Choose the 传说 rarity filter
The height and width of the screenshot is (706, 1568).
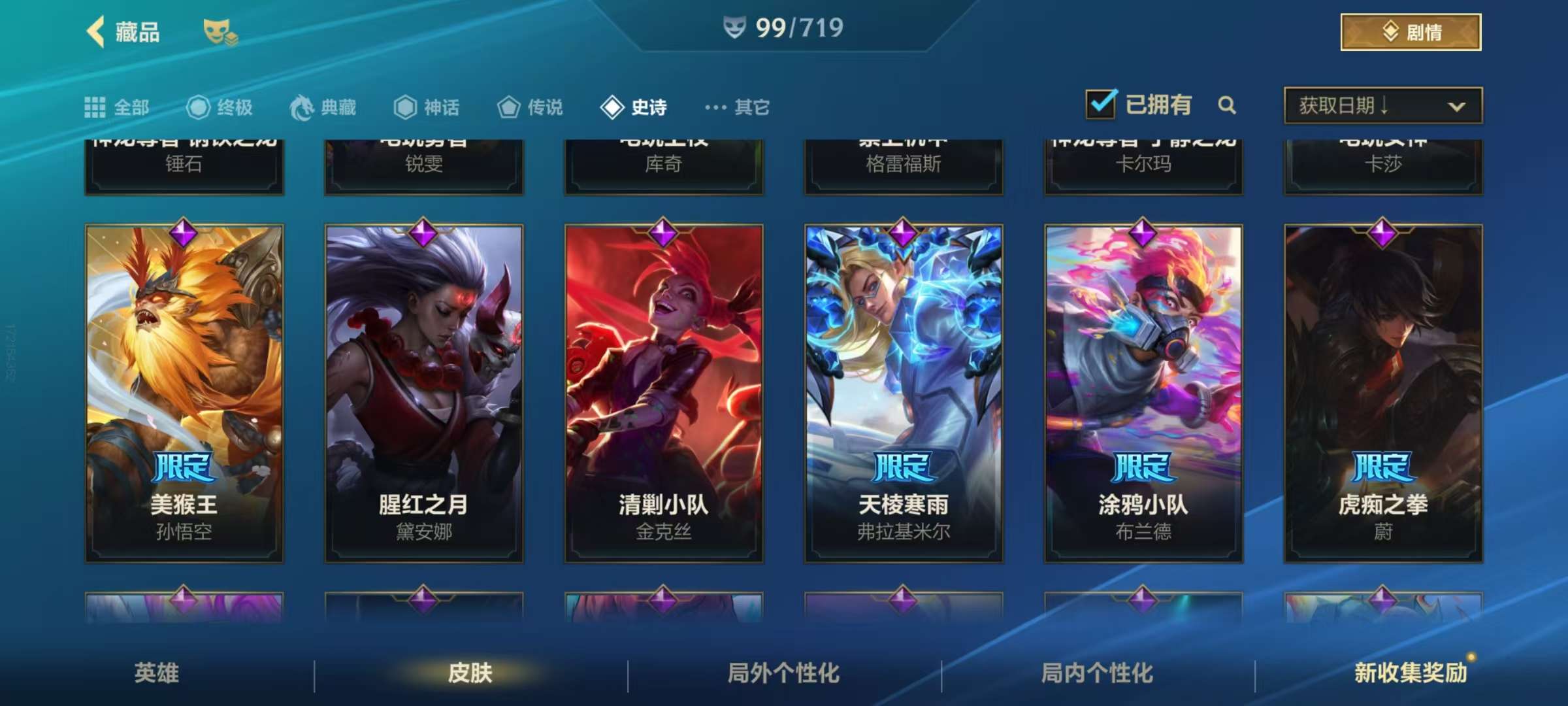(530, 107)
